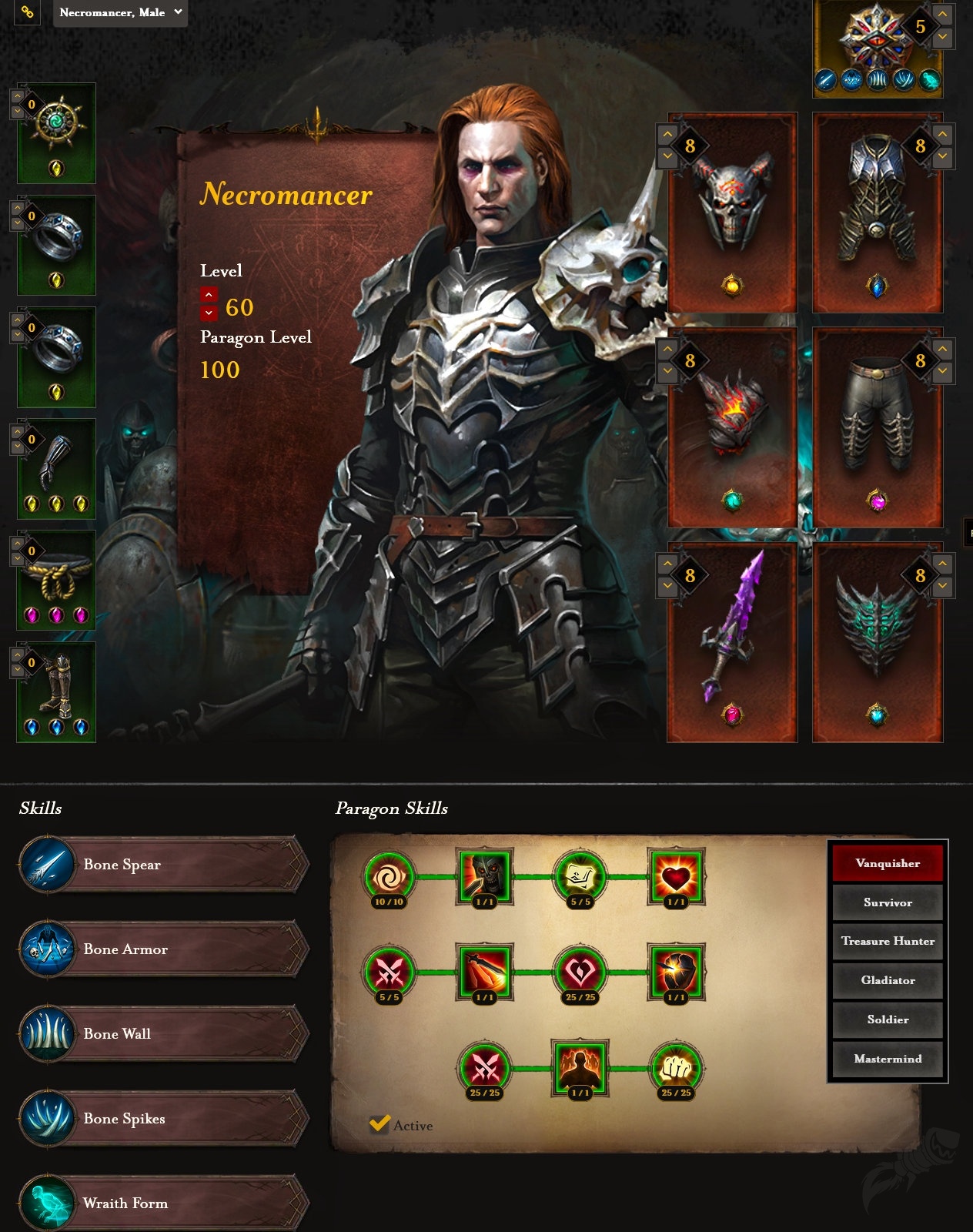Image resolution: width=973 pixels, height=1232 pixels.
Task: Select the chest armor equipment slot
Action: [x=878, y=212]
